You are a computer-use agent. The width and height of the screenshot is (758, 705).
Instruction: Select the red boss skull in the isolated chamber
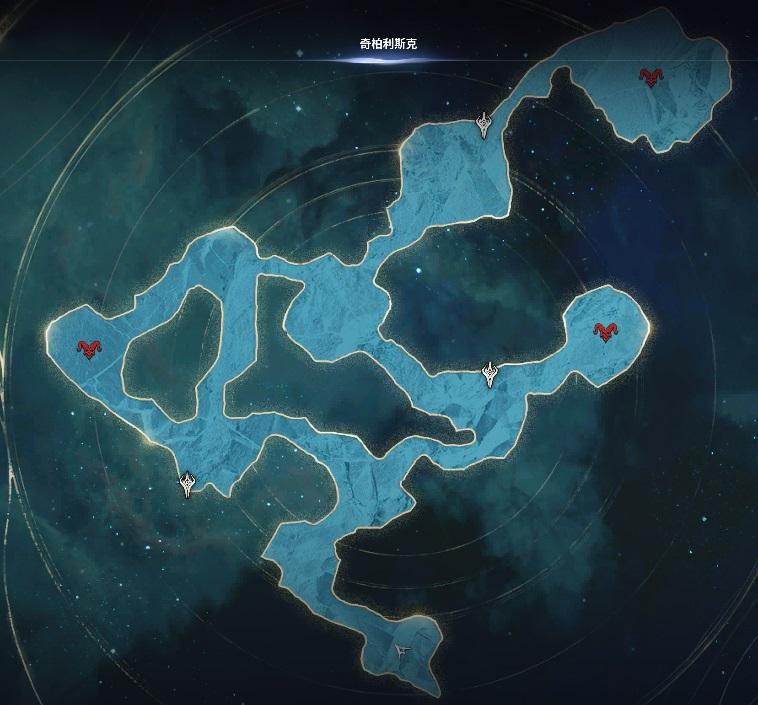tap(653, 77)
